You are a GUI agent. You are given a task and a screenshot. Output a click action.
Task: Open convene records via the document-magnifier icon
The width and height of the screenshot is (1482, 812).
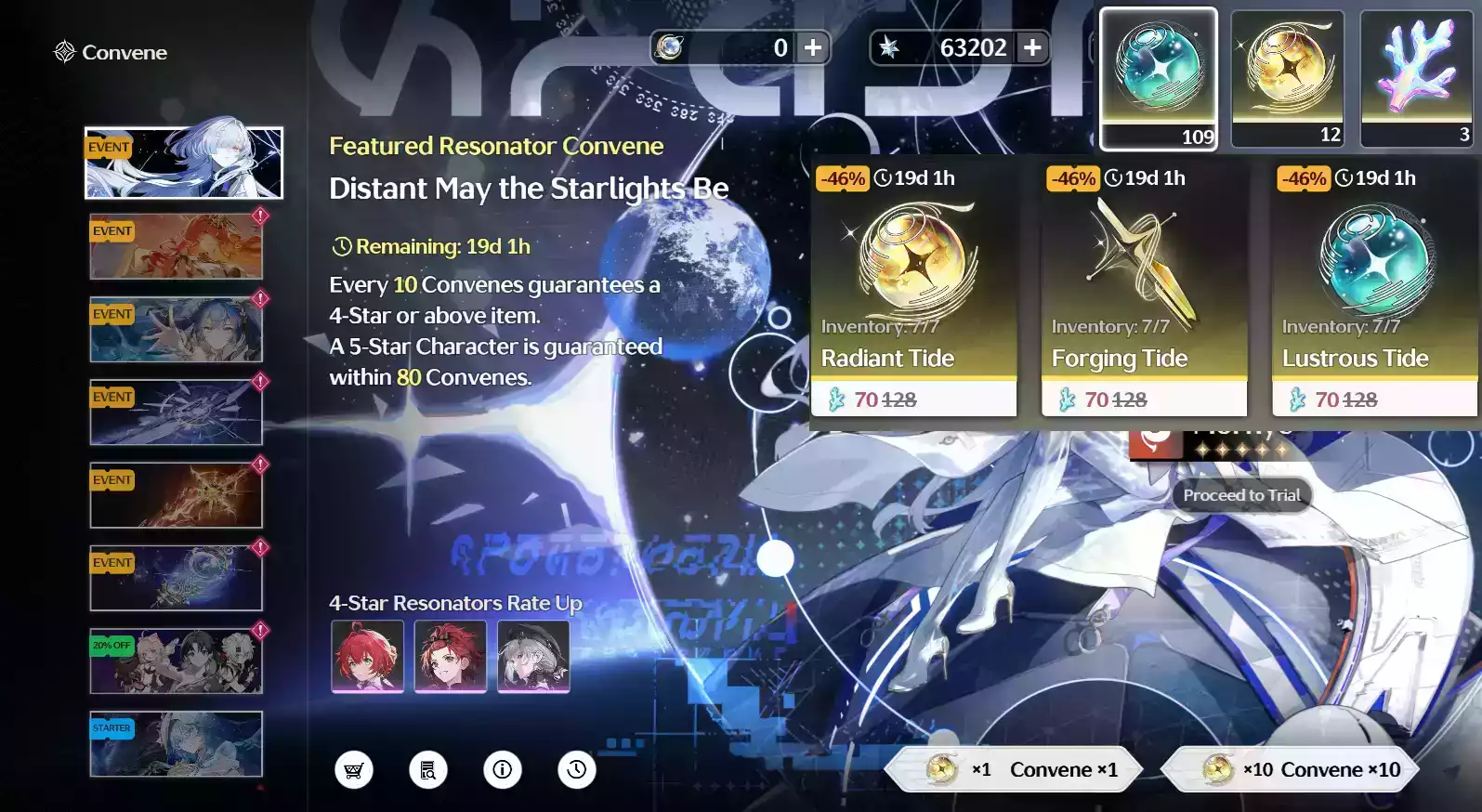[427, 769]
